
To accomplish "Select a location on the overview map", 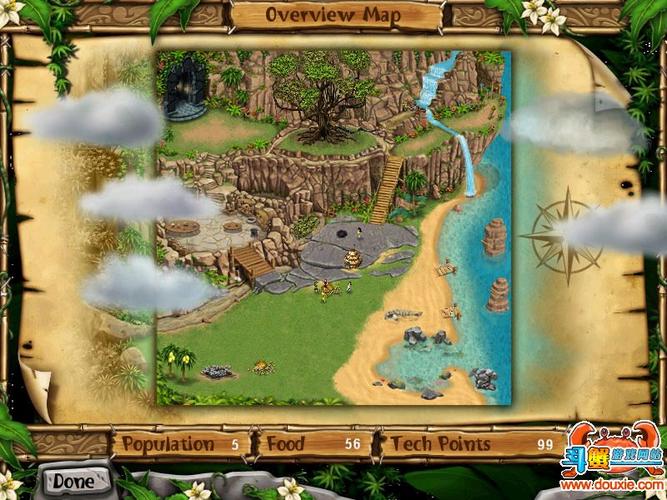I will [333, 228].
